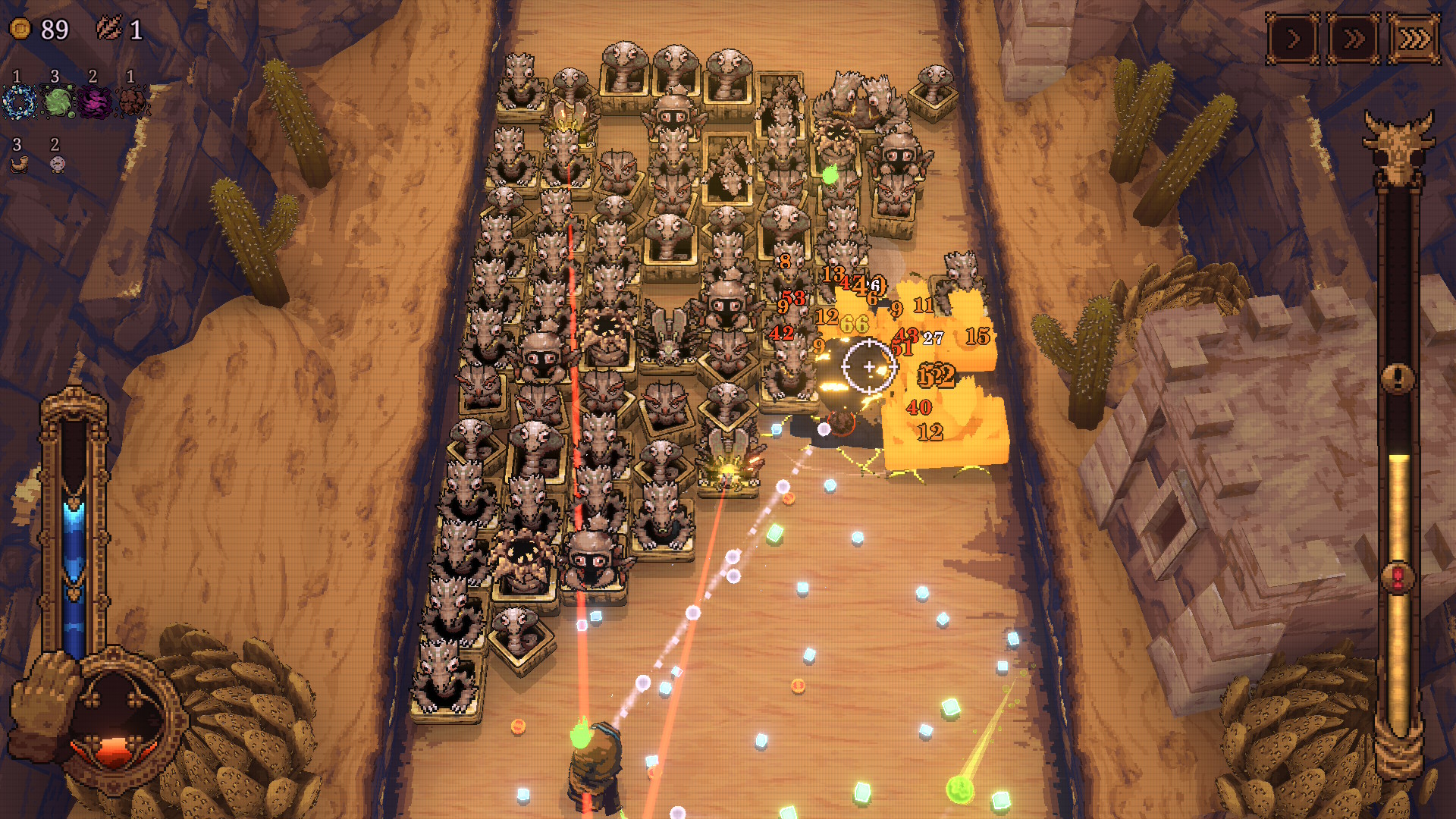Set game speed to single-arrow normal
Viewport: 1456px width, 819px height.
coord(1293,38)
